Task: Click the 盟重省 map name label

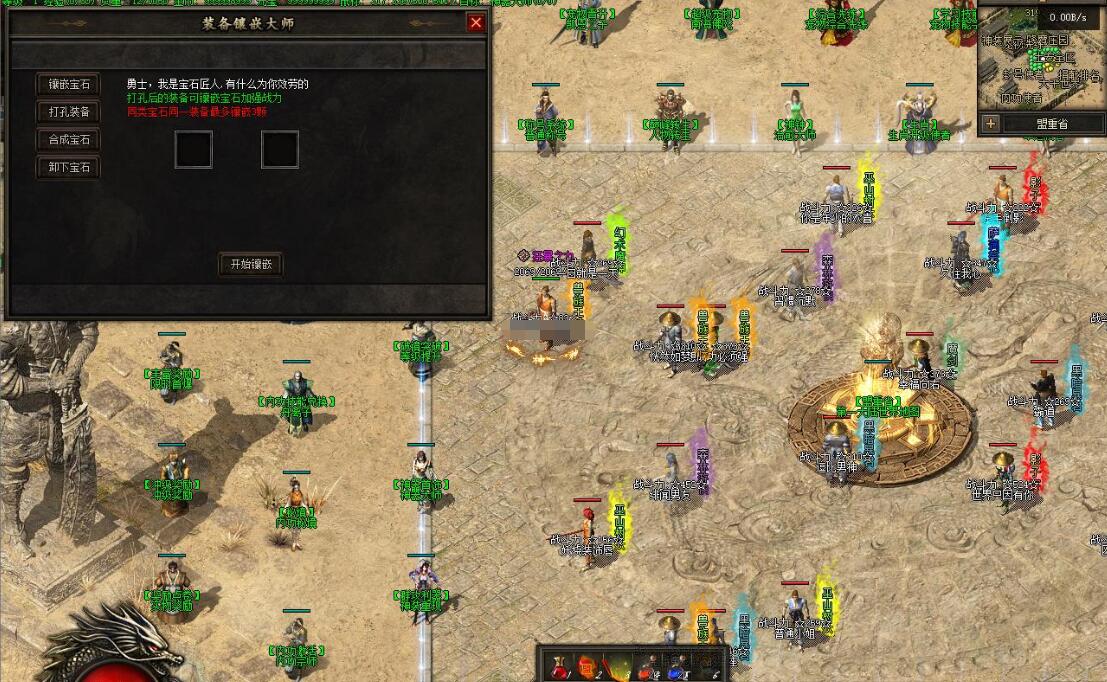Action: [x=1051, y=124]
